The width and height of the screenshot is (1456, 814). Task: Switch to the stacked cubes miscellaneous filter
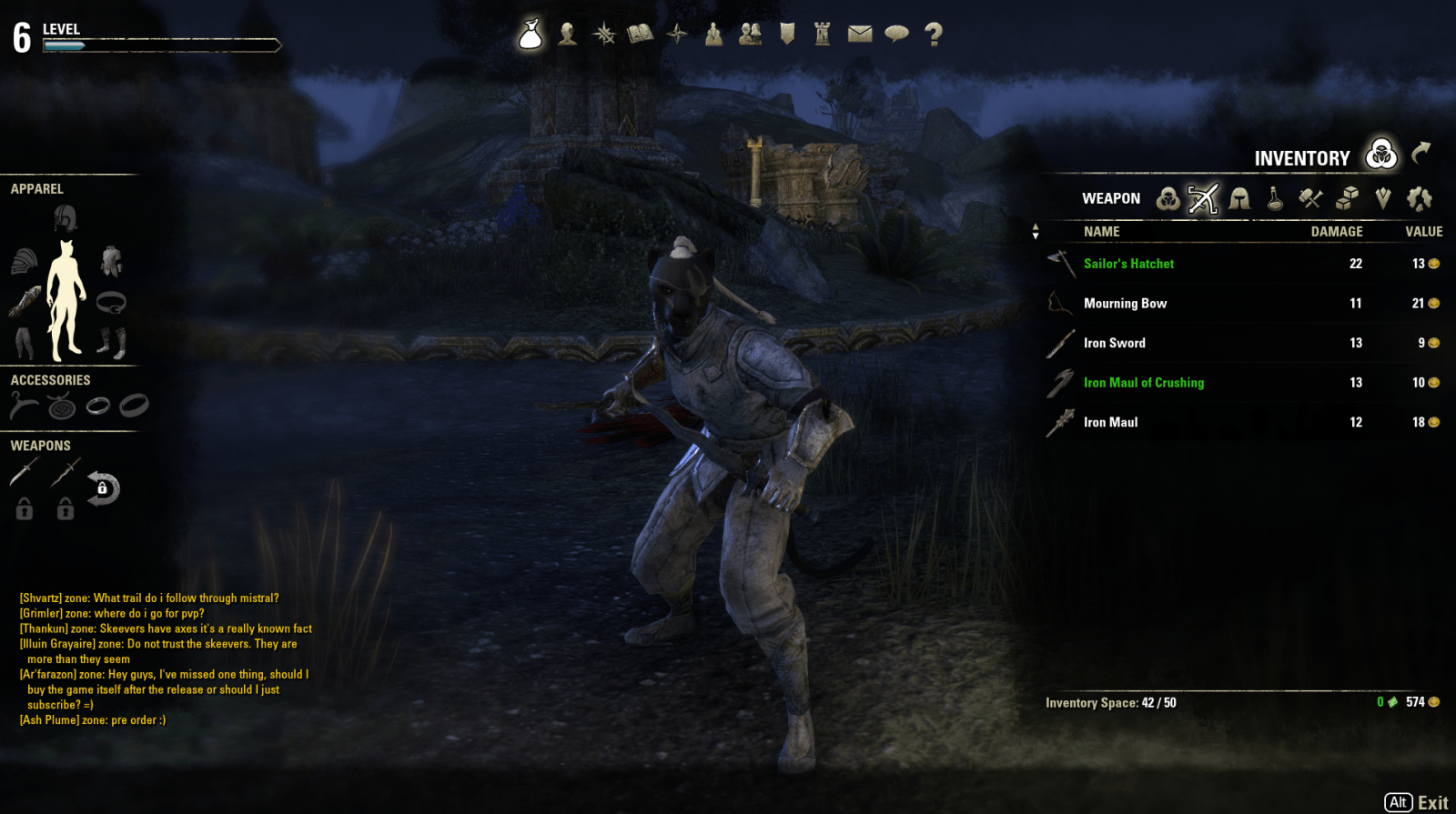click(1347, 198)
